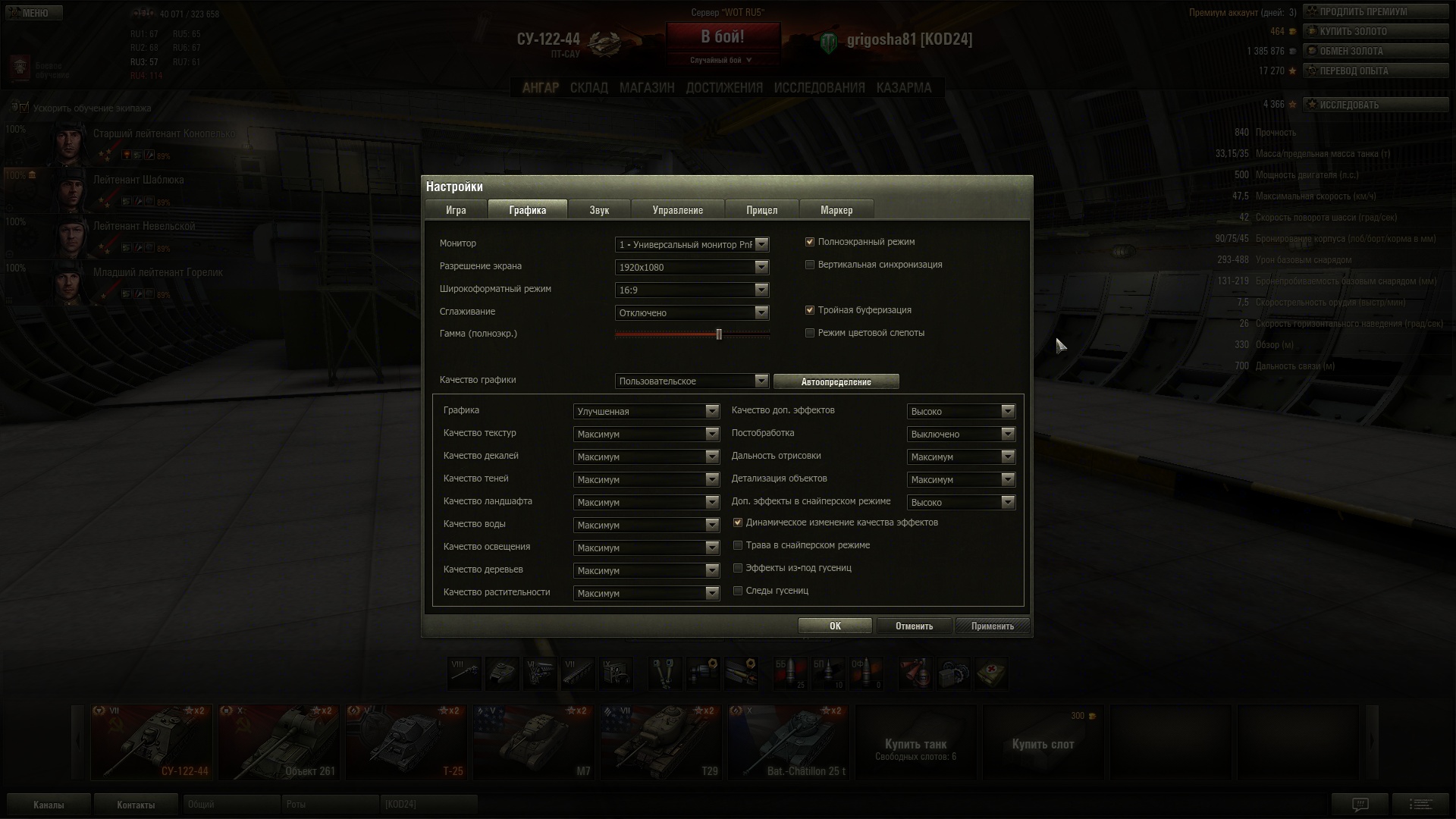
Task: Switch to the Звук settings tab
Action: click(599, 210)
